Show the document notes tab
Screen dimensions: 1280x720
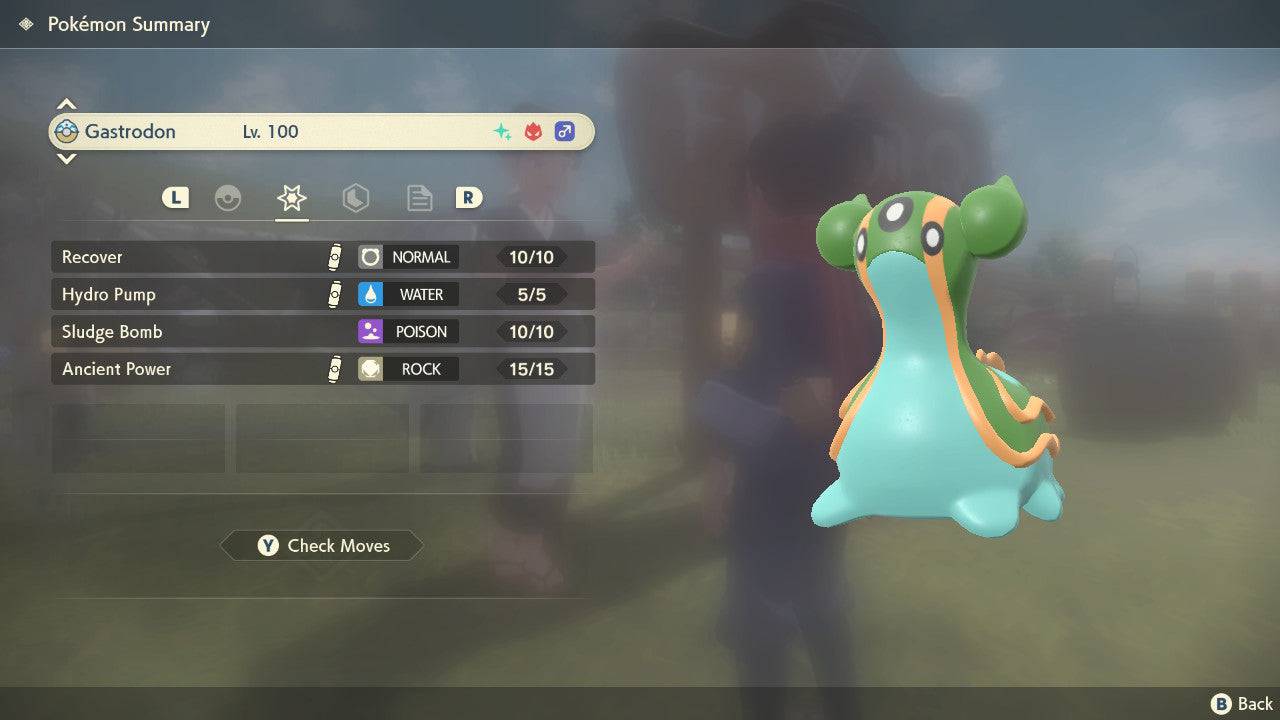419,198
